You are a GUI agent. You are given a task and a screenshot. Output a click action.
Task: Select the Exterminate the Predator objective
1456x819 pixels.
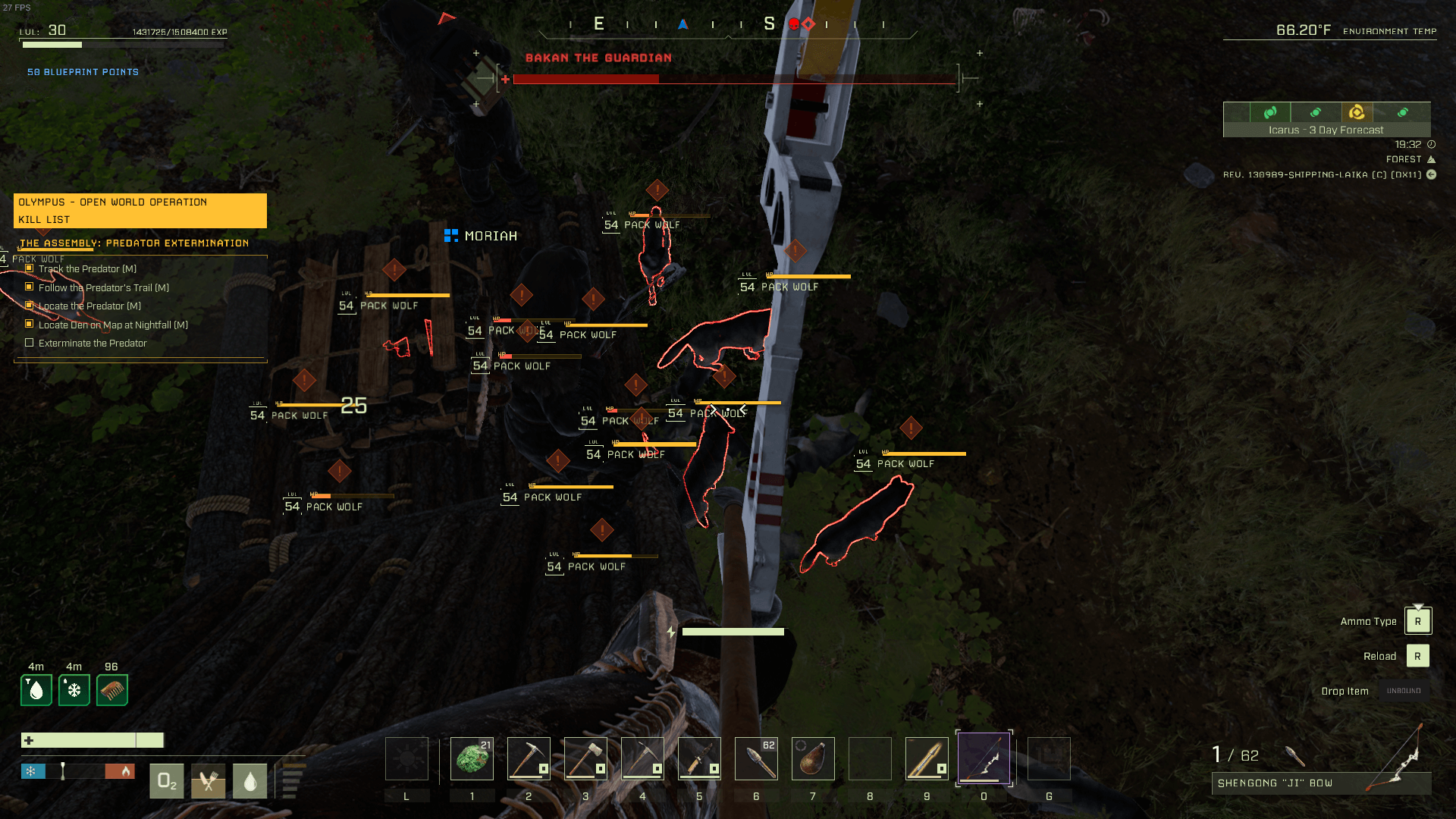(93, 344)
